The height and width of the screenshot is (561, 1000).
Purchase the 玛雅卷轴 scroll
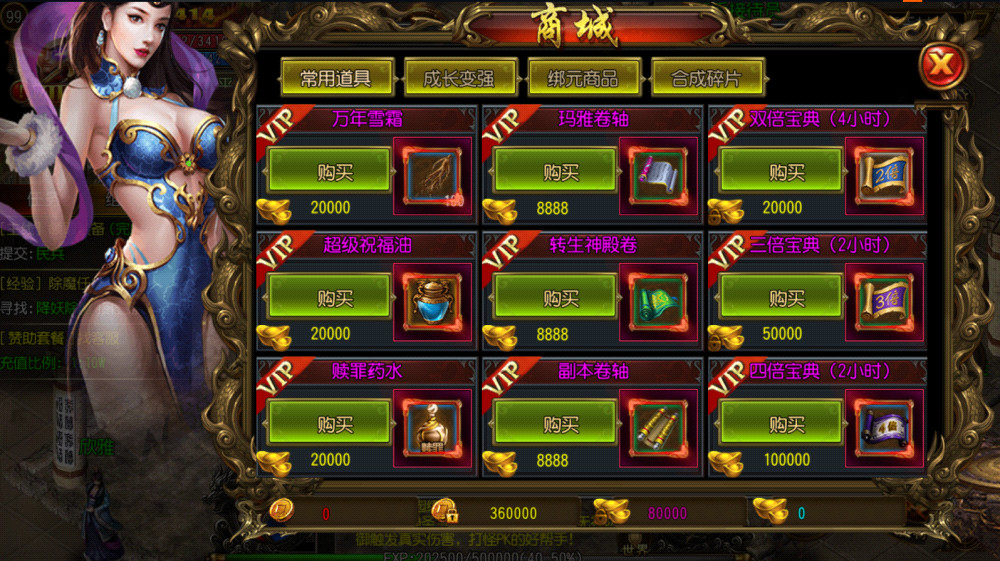555,172
